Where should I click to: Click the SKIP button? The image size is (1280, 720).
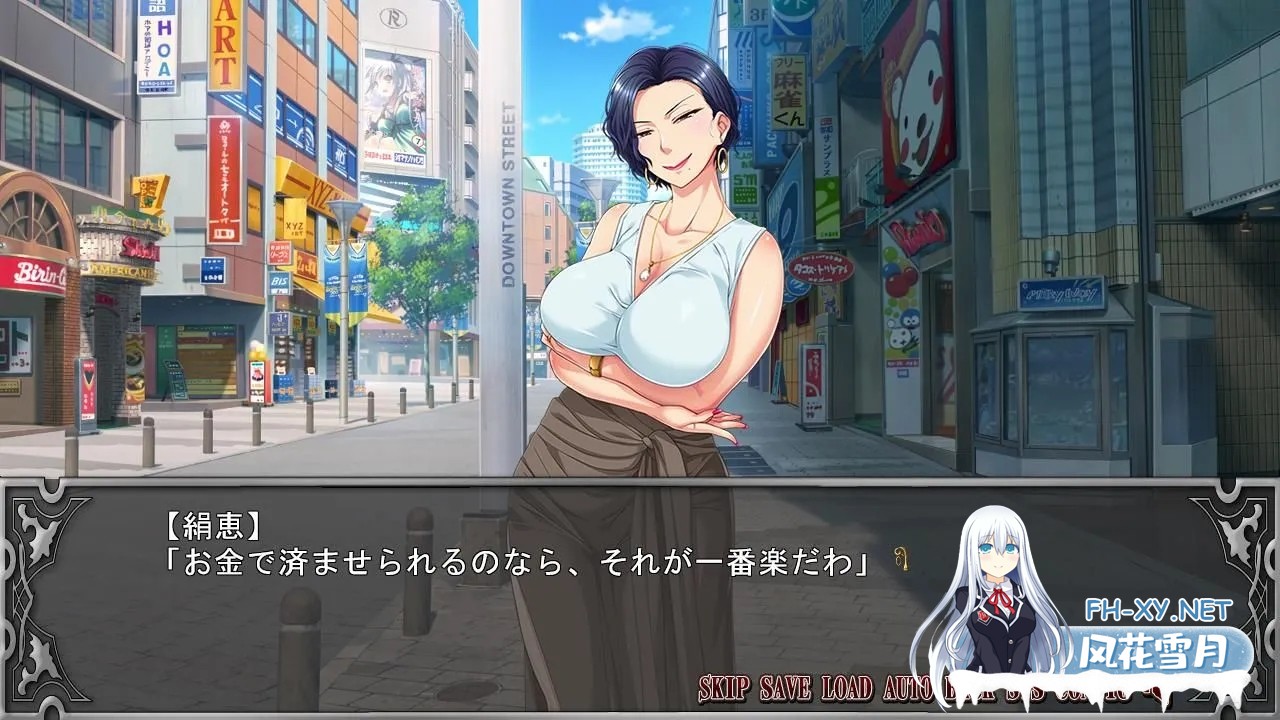click(x=725, y=688)
